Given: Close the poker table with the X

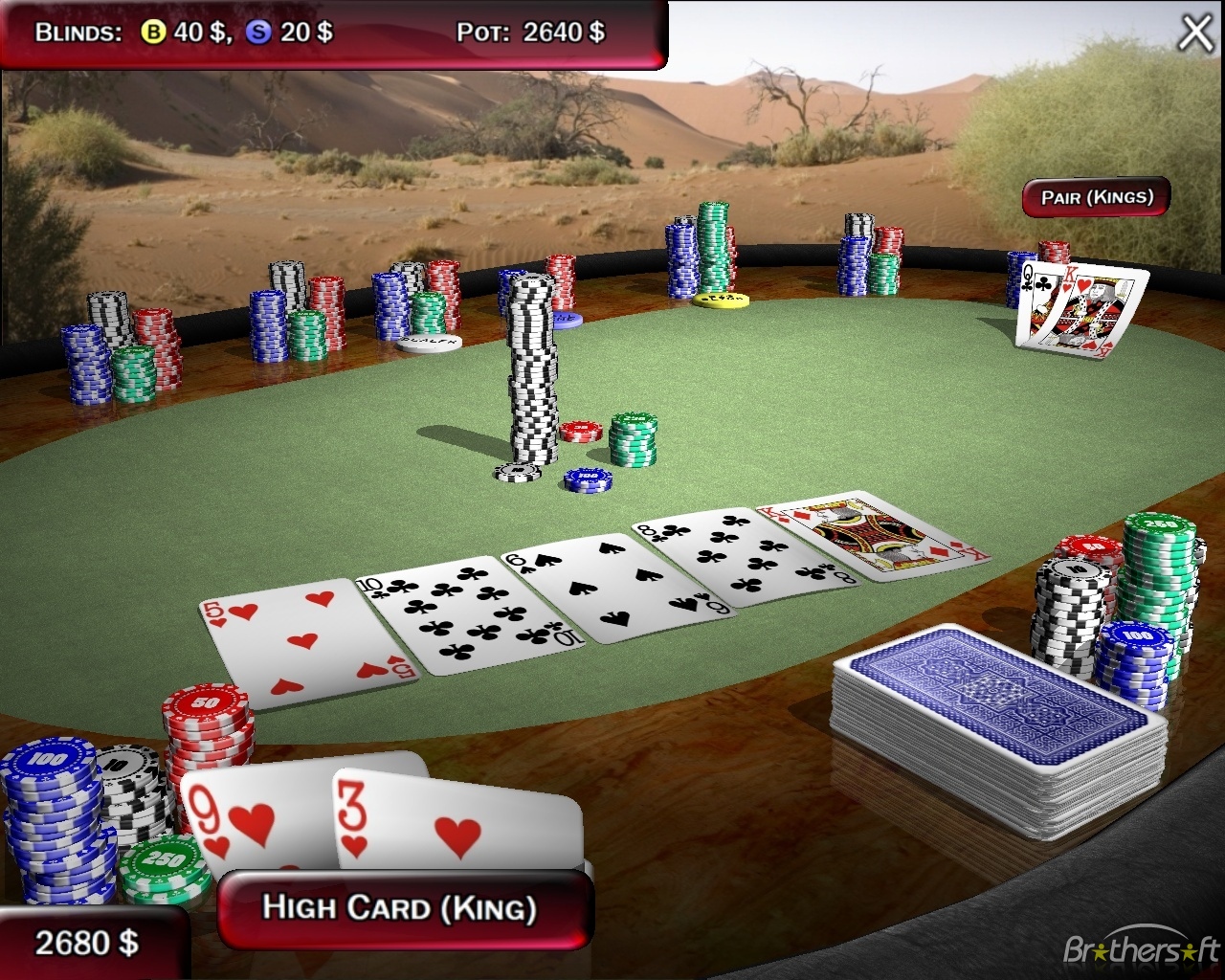Looking at the screenshot, I should [1195, 33].
